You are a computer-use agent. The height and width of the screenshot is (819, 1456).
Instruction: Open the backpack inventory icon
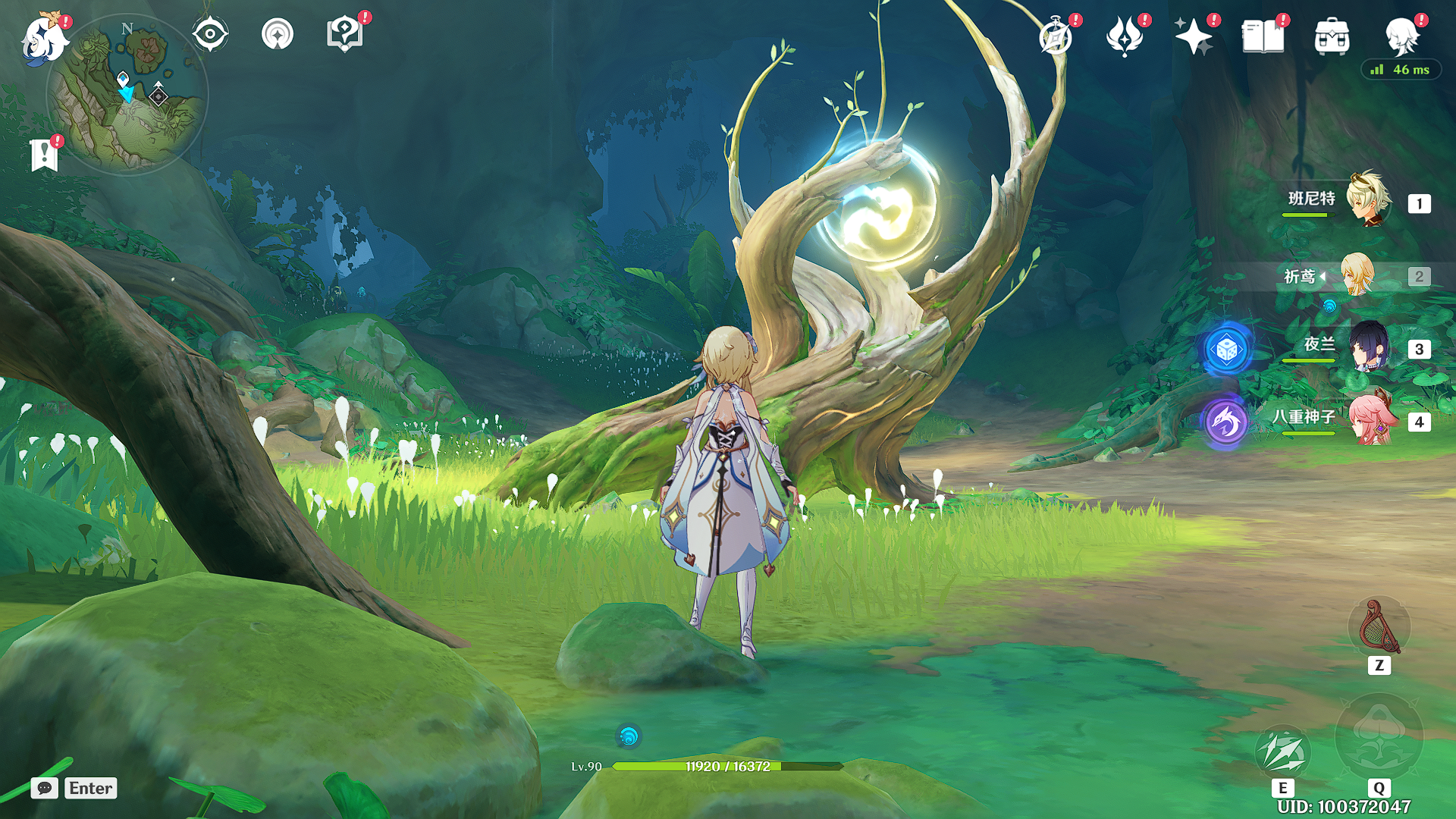[1332, 36]
